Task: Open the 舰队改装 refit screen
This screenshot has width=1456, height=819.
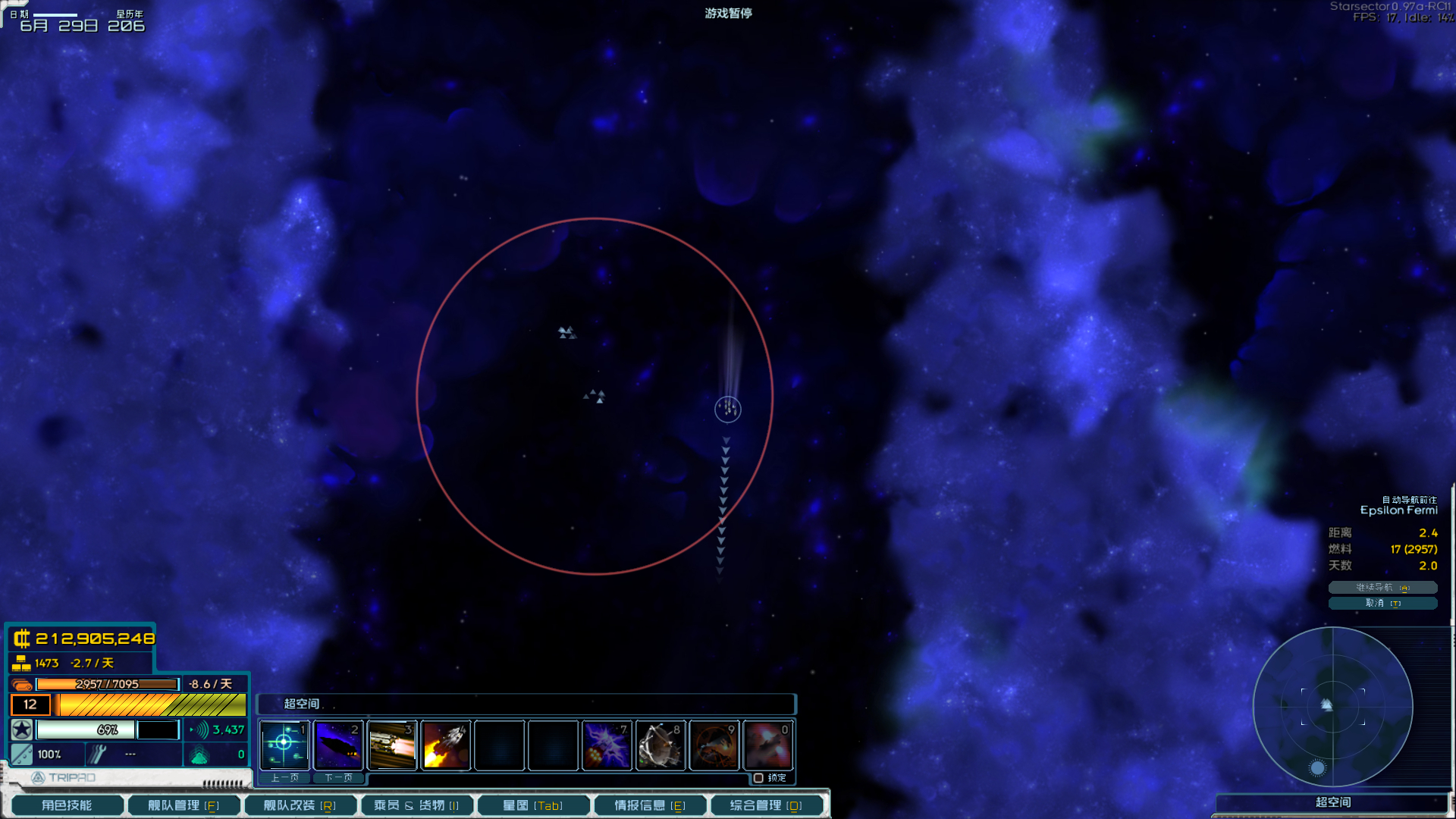Action: click(x=300, y=805)
